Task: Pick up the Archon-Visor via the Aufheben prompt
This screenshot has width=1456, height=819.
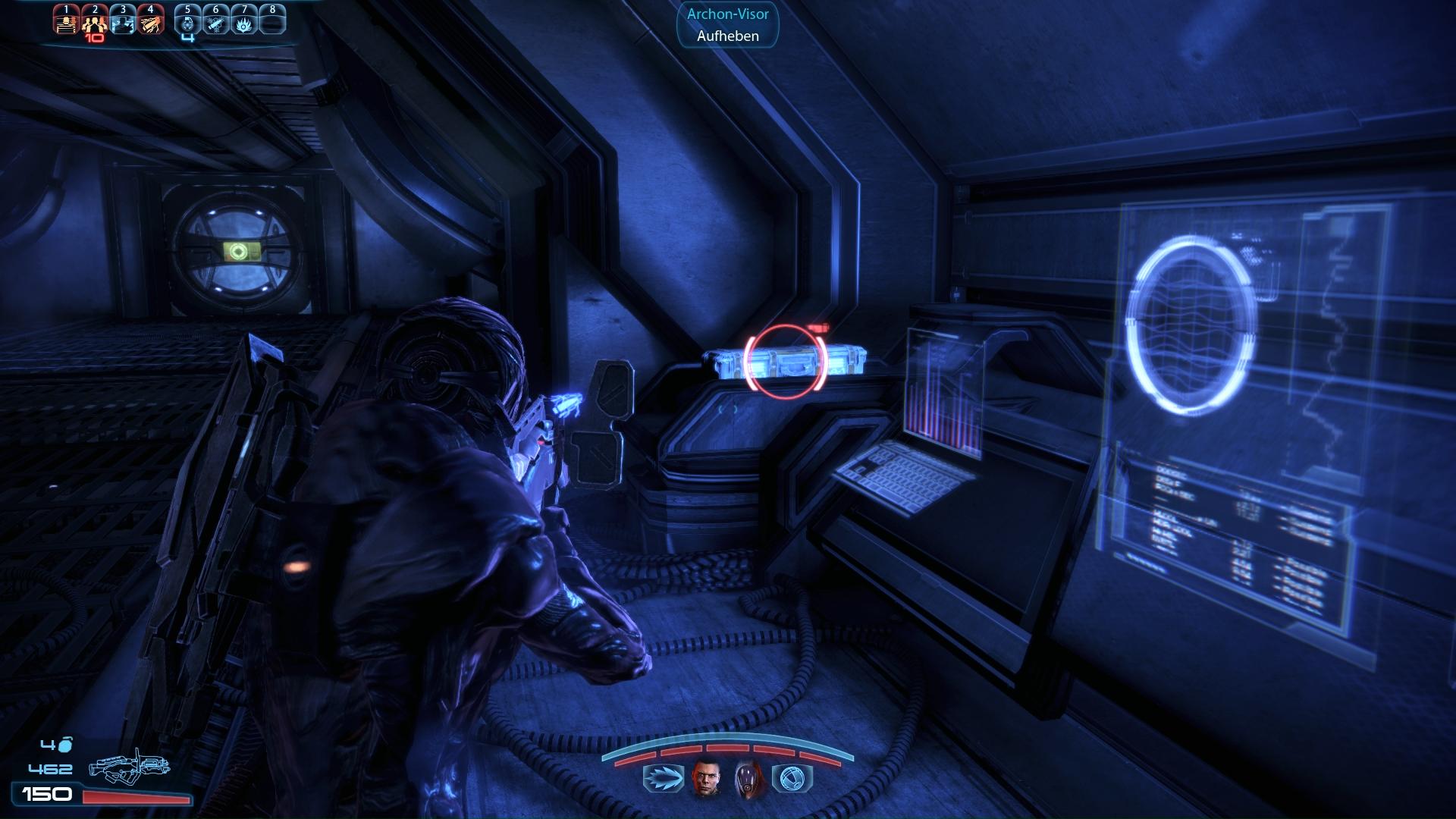Action: click(727, 36)
